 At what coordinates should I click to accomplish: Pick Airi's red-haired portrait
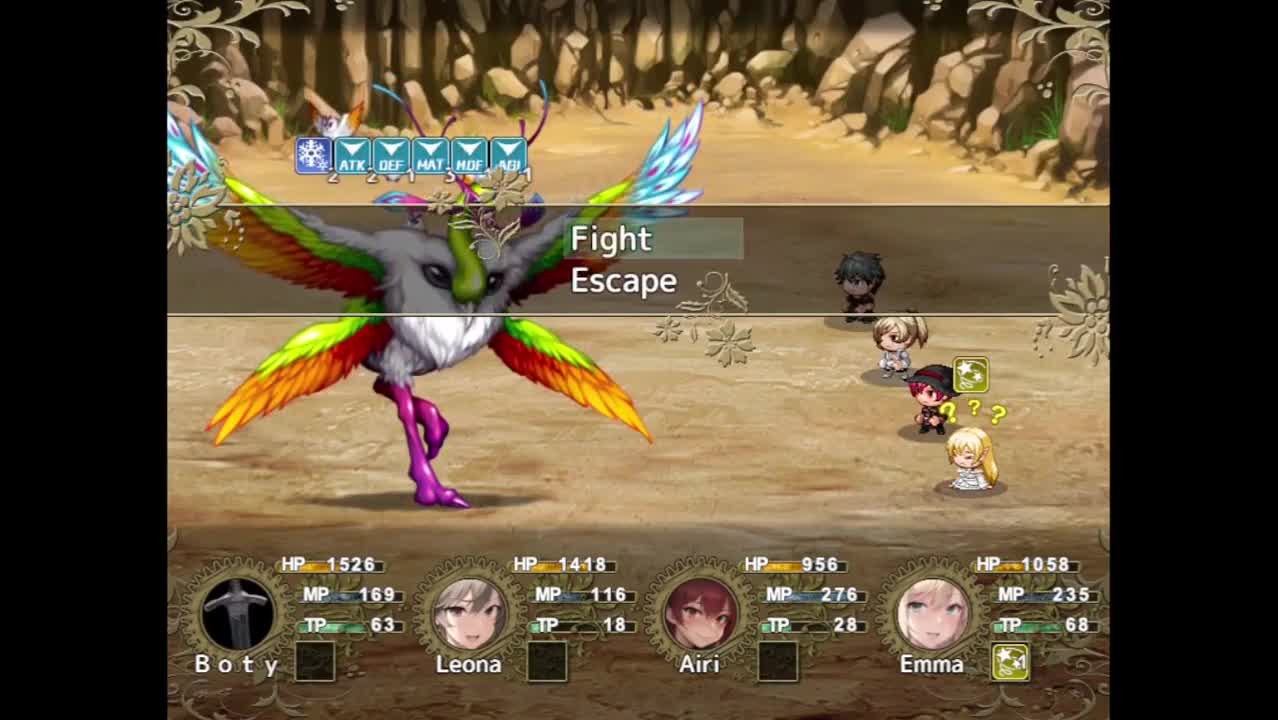click(x=701, y=613)
